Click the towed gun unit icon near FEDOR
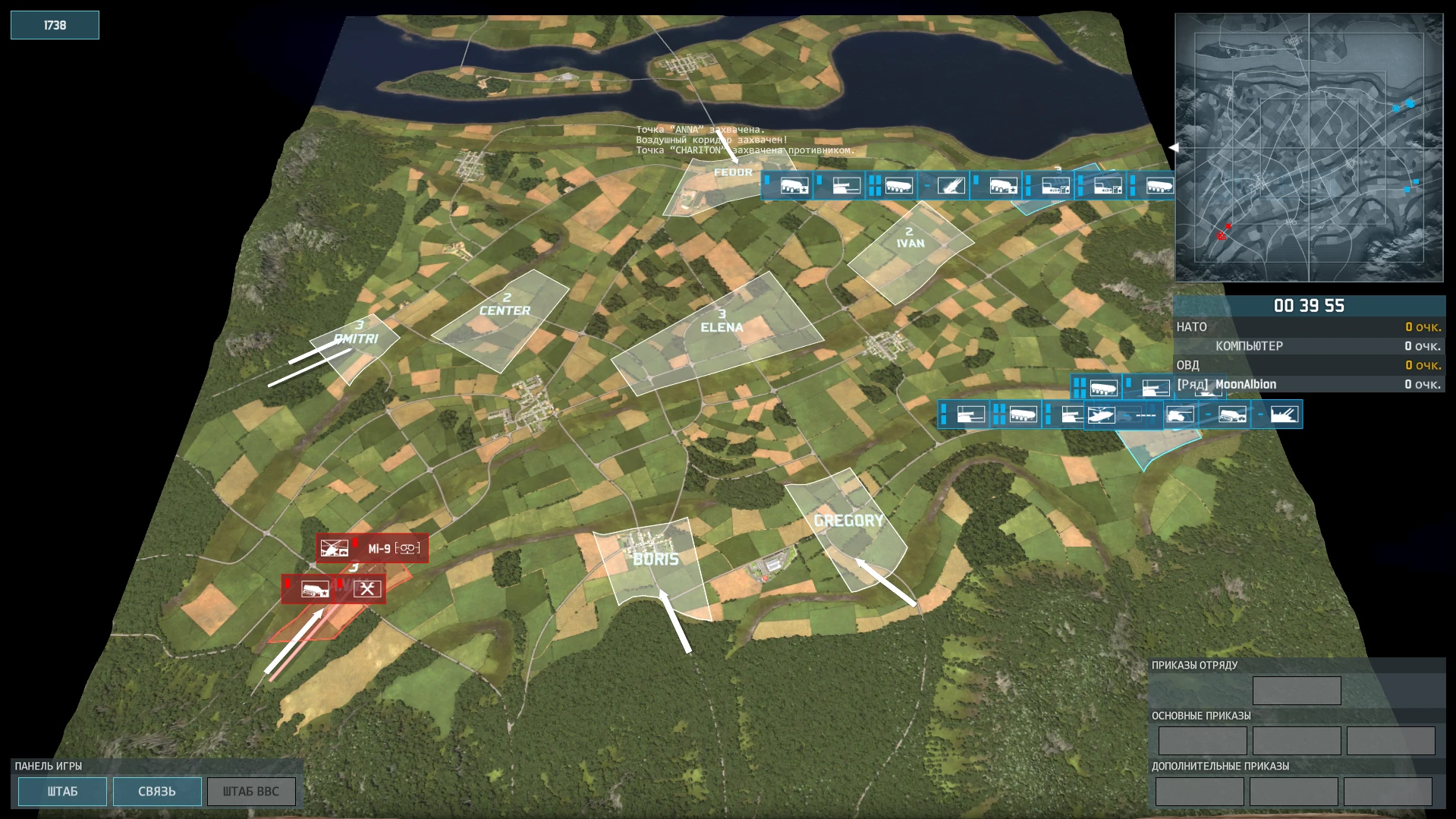 point(846,186)
